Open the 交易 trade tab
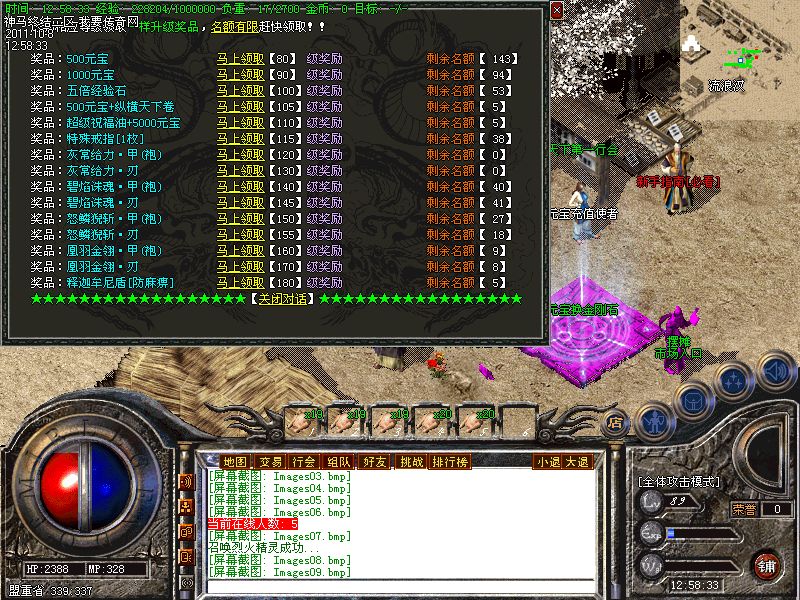Screen dimensions: 800x600 pyautogui.click(x=270, y=461)
